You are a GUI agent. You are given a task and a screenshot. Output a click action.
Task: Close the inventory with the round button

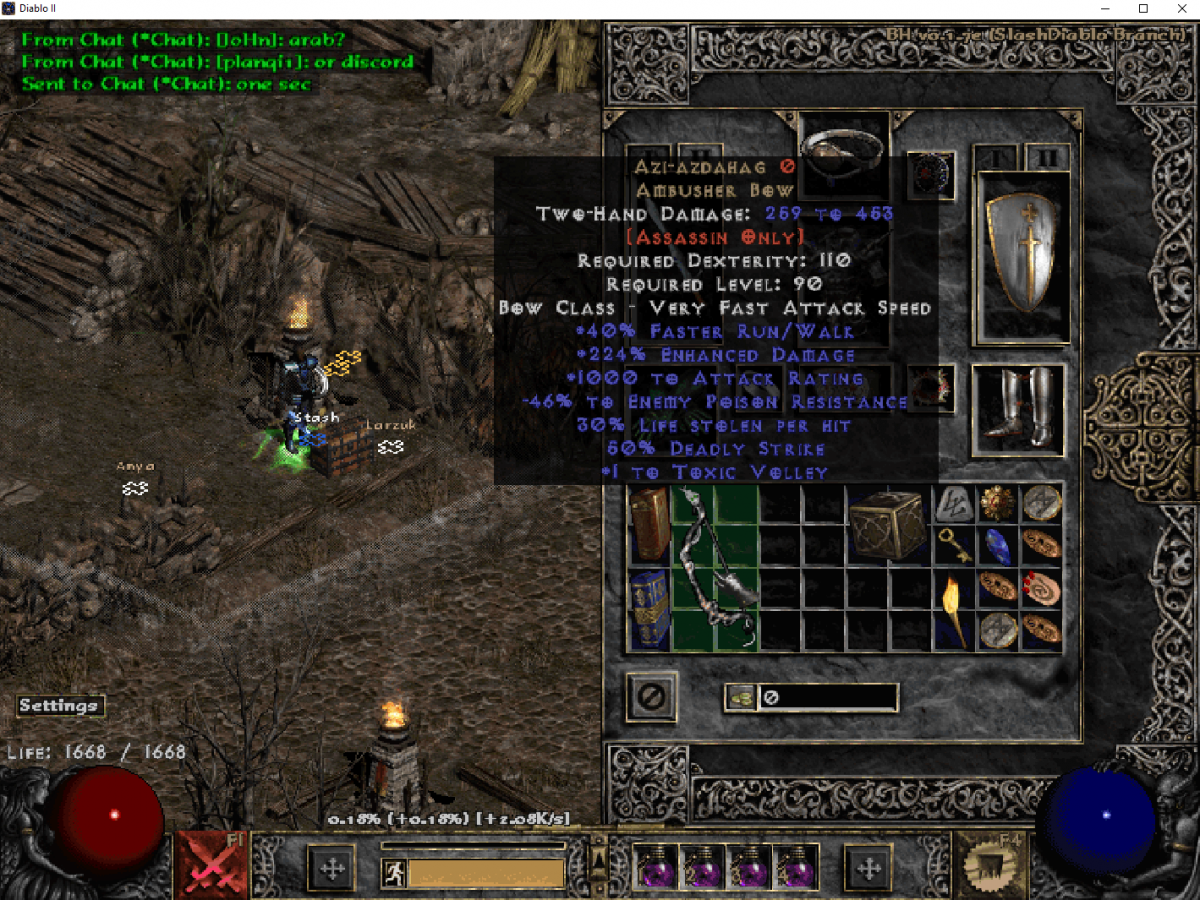[651, 697]
